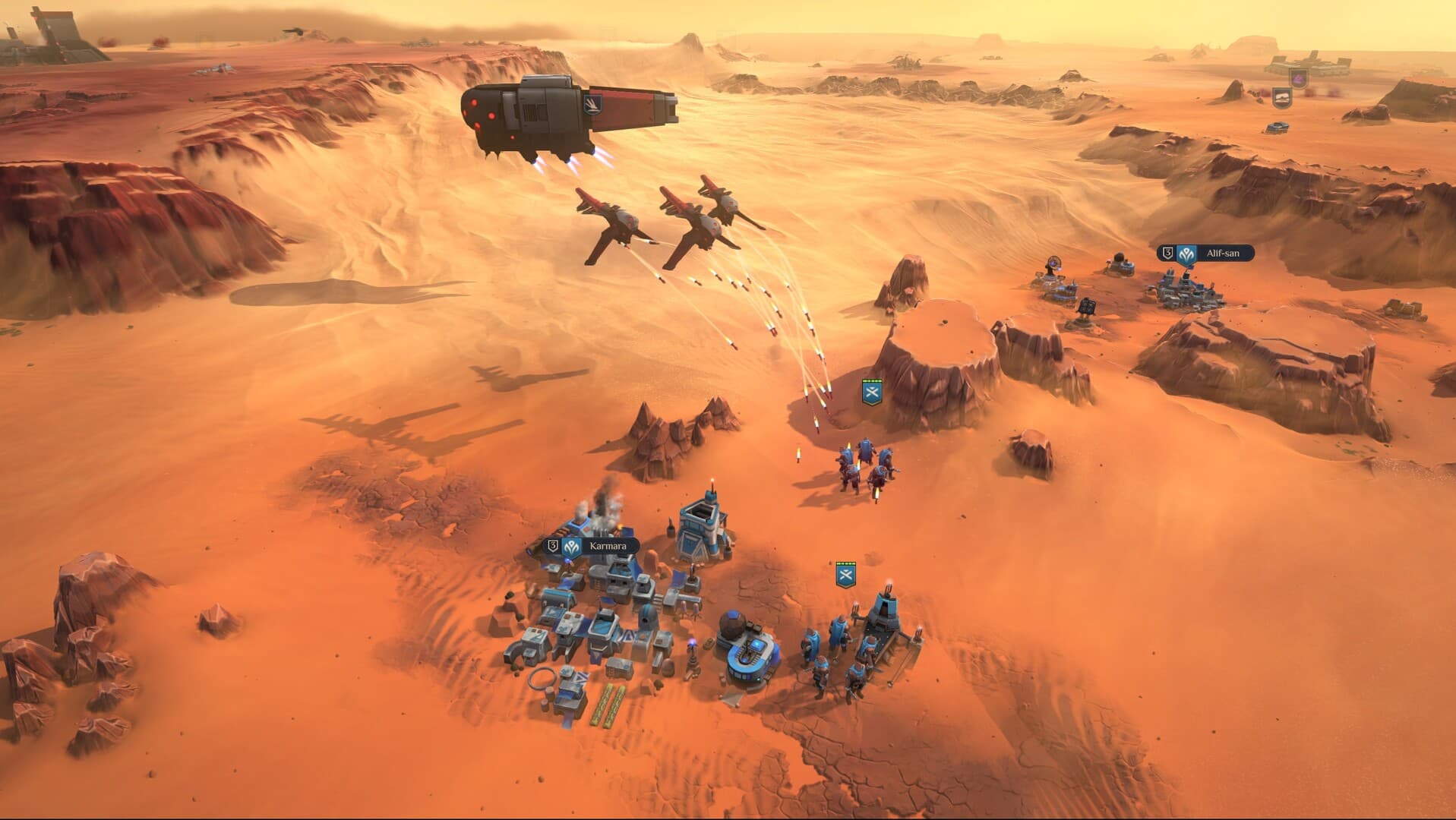1456x820 pixels.
Task: Select the Karmara faction emblem icon
Action: click(570, 546)
